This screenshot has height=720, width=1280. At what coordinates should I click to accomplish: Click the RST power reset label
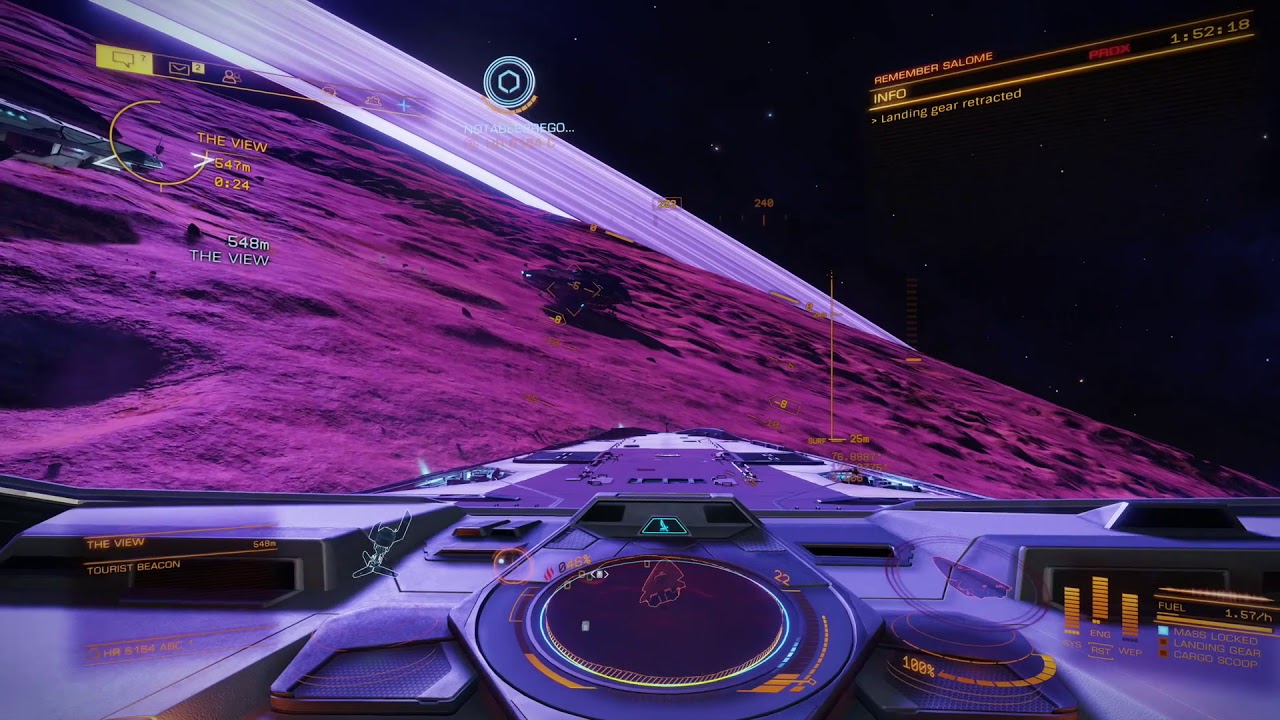[x=1100, y=651]
